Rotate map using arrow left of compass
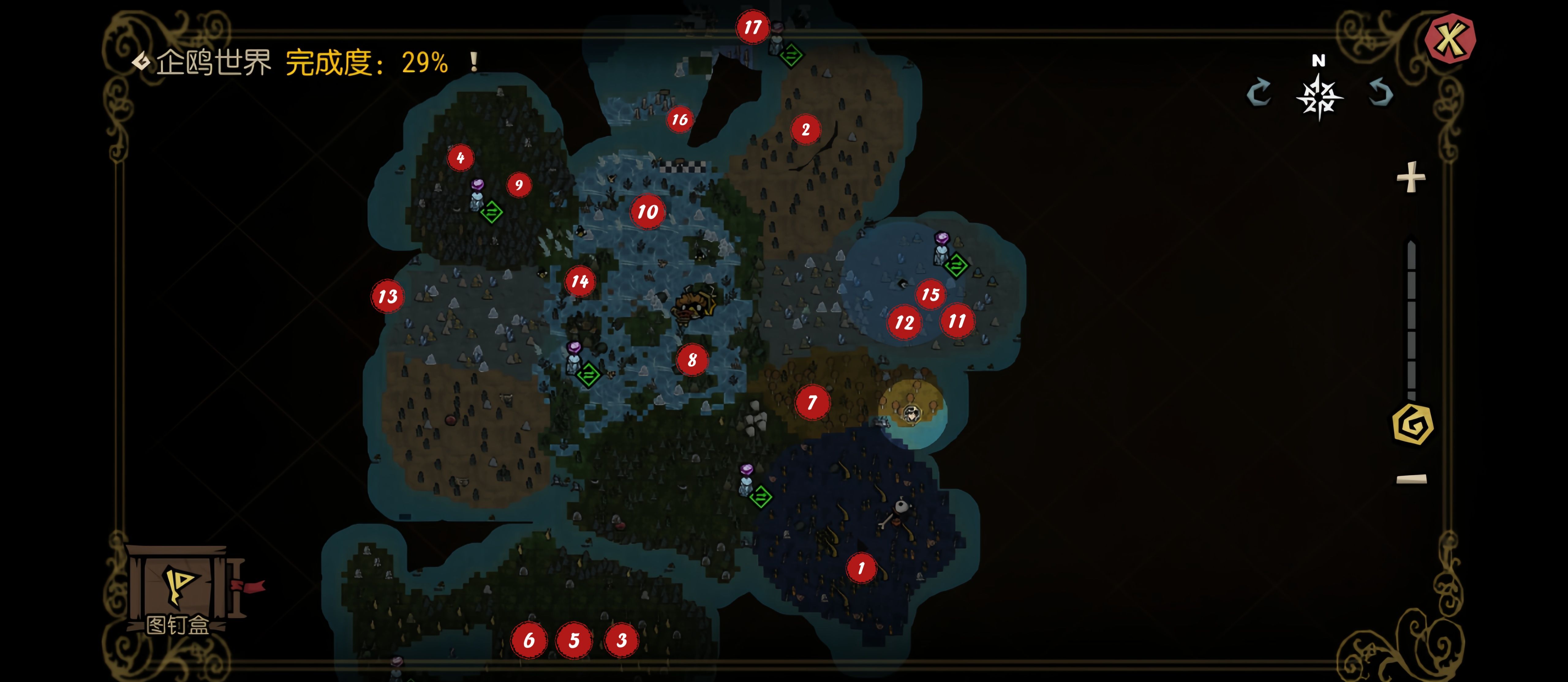This screenshot has width=1568, height=682. (x=1259, y=94)
